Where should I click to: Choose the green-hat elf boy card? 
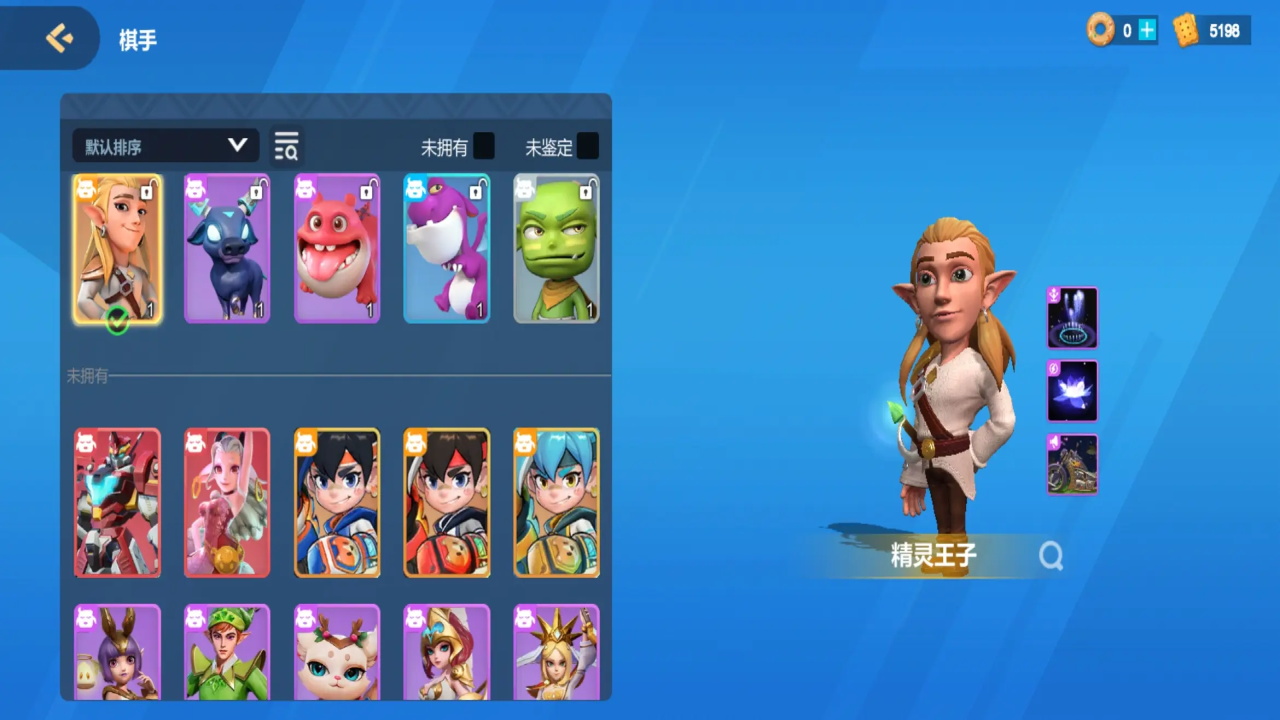(x=227, y=652)
